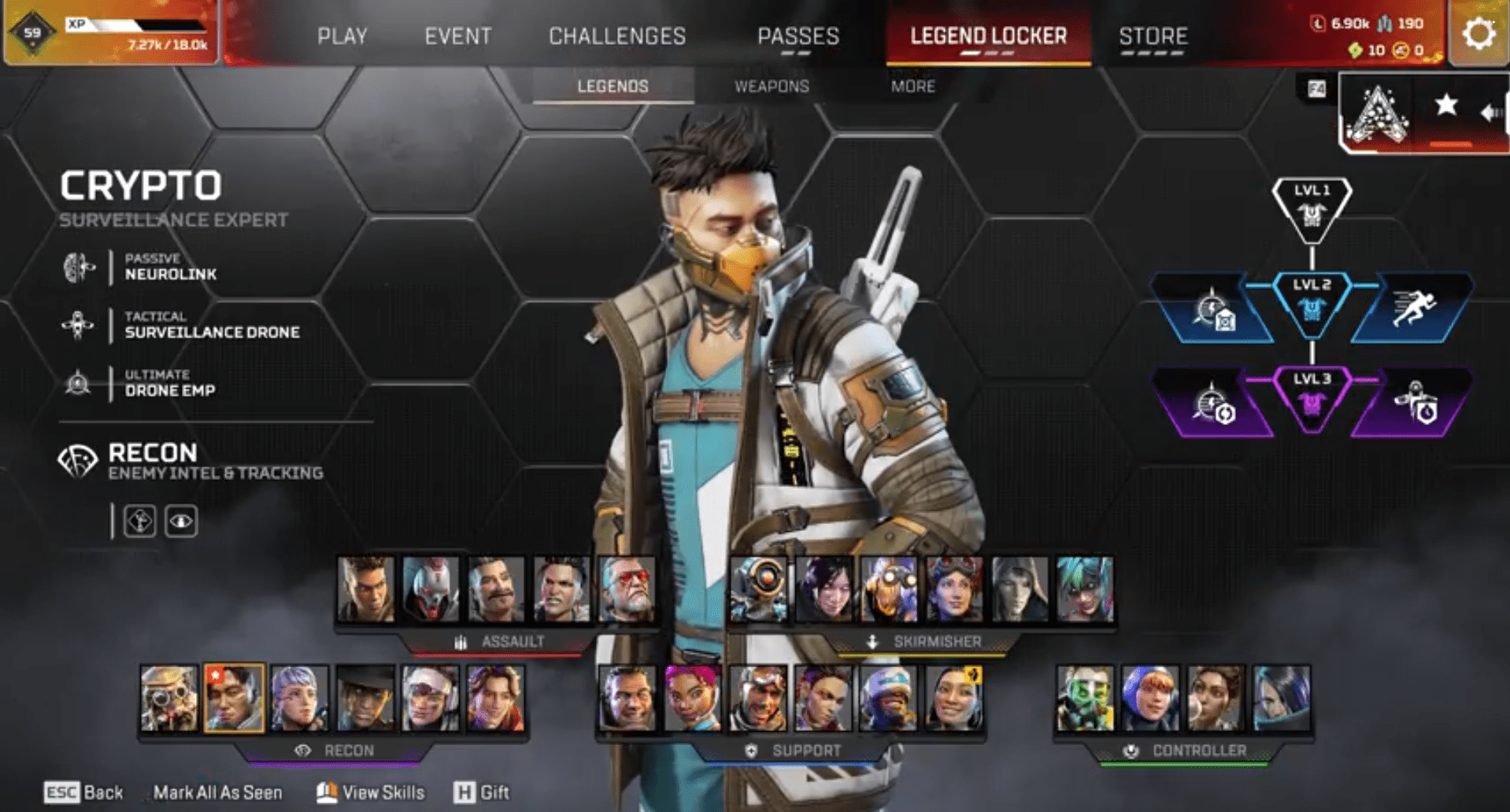Expand the PASSES menu
The image size is (1510, 812).
coord(798,36)
